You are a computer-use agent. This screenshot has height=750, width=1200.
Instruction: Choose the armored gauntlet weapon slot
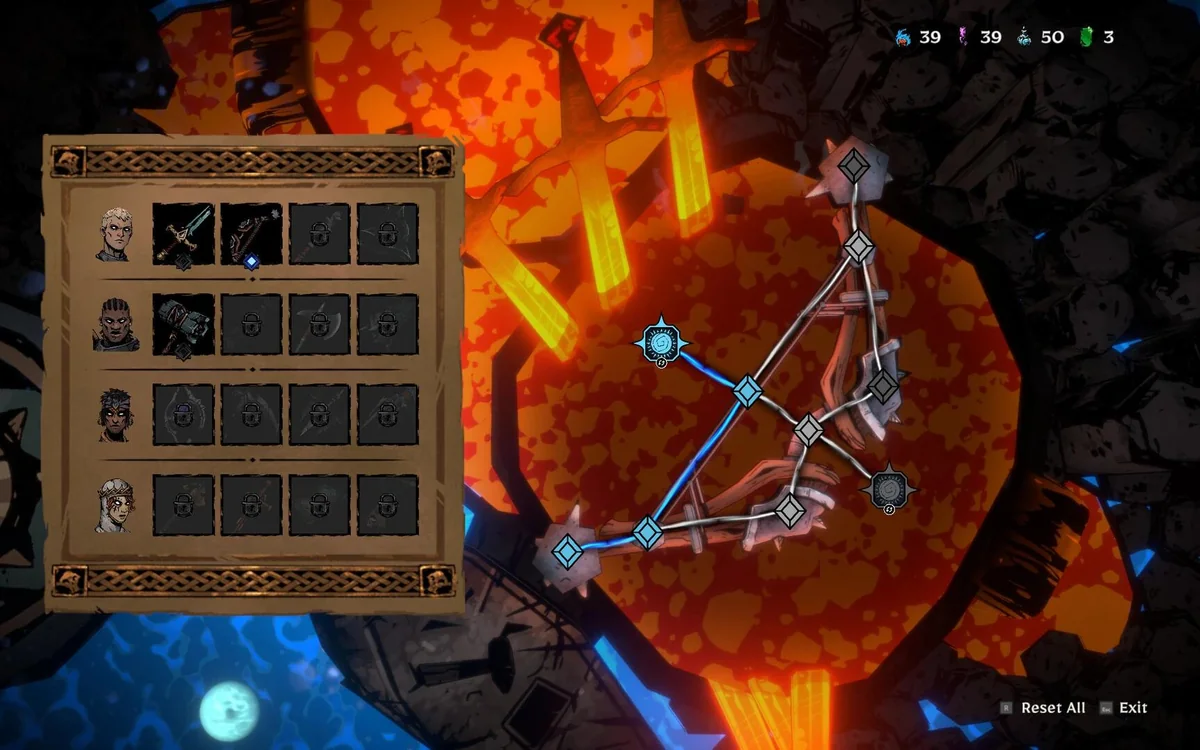tap(183, 324)
